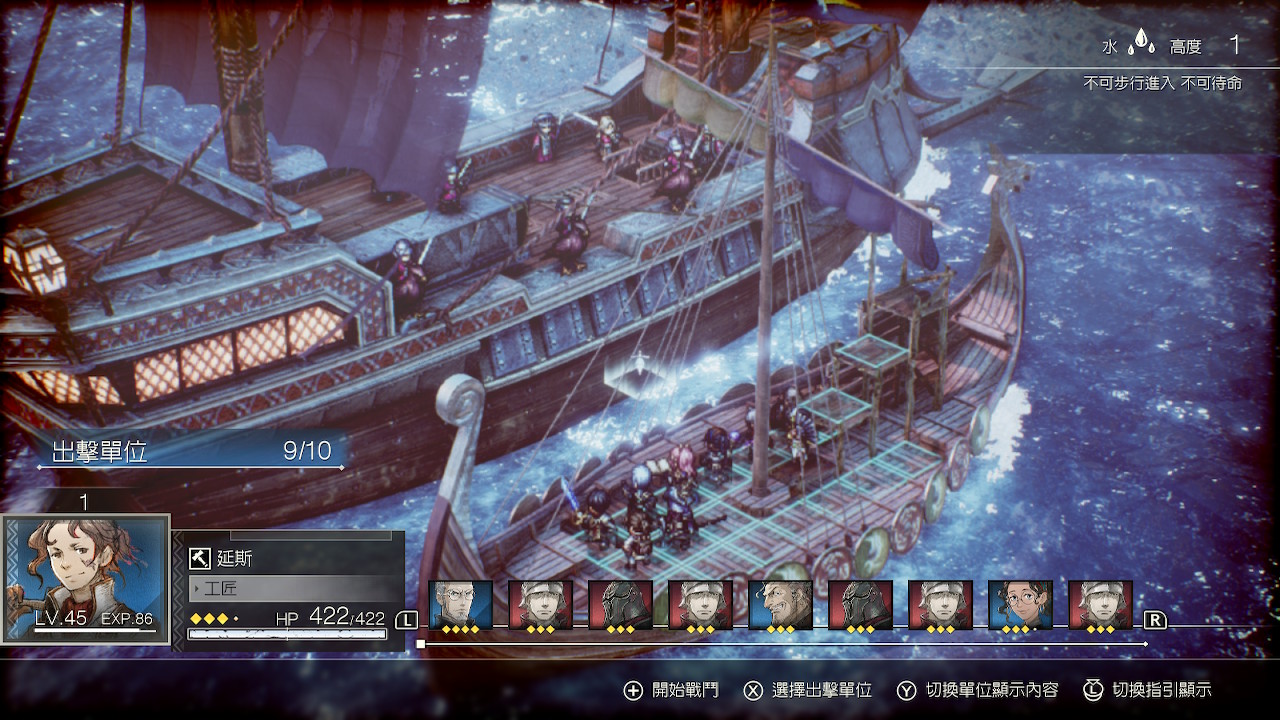Click the roster scroll bar handle
This screenshot has height=720, width=1280.
point(421,644)
